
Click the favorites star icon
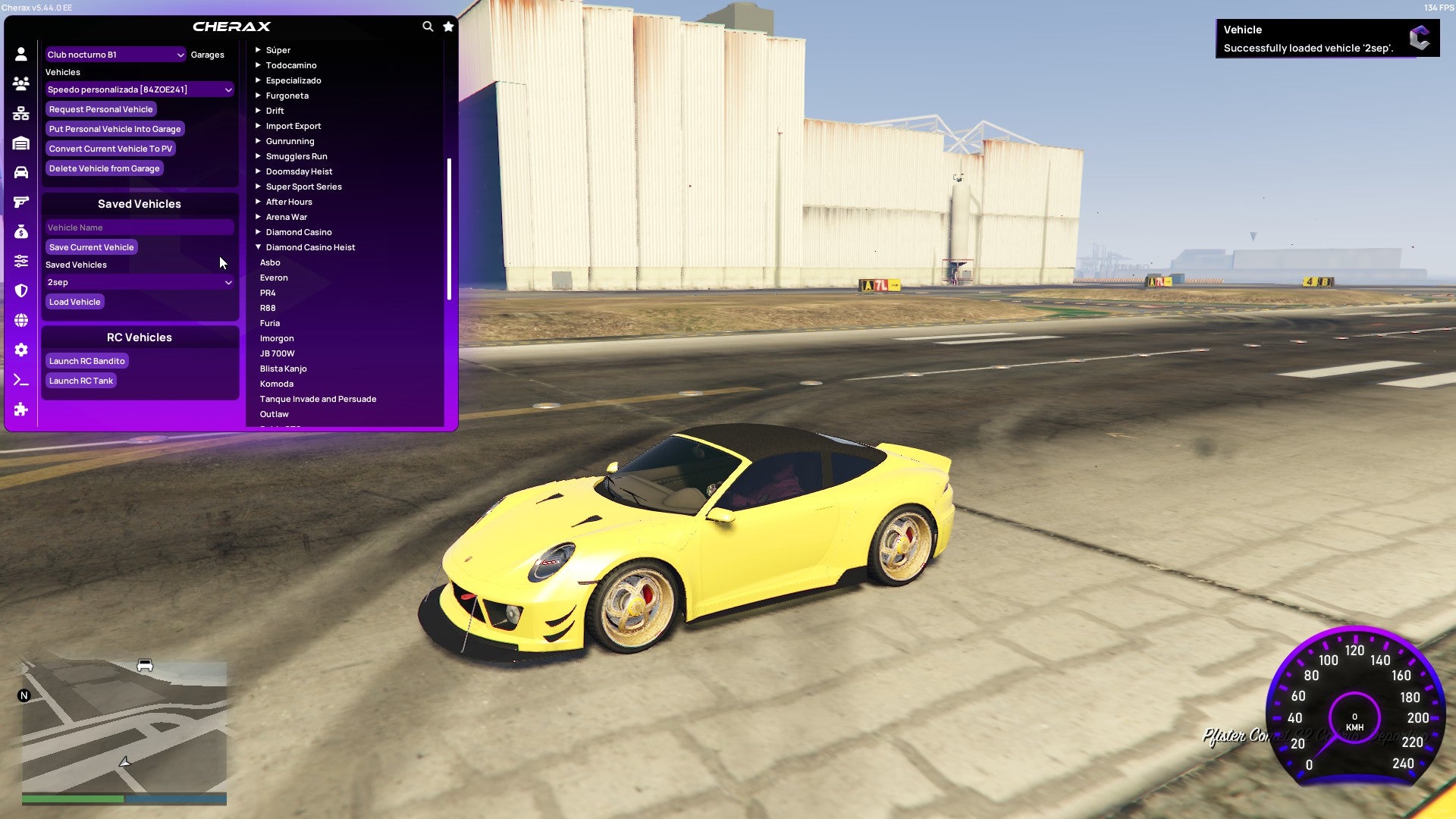(447, 25)
